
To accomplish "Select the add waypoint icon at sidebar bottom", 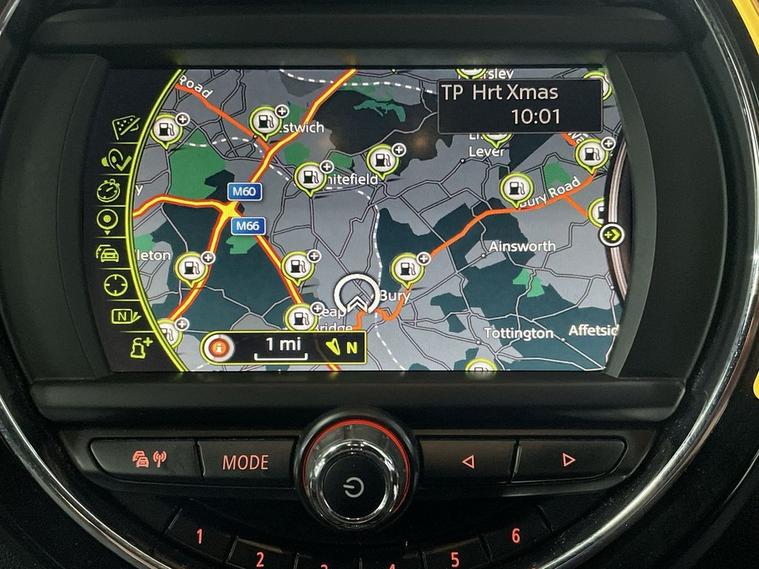I will [138, 349].
